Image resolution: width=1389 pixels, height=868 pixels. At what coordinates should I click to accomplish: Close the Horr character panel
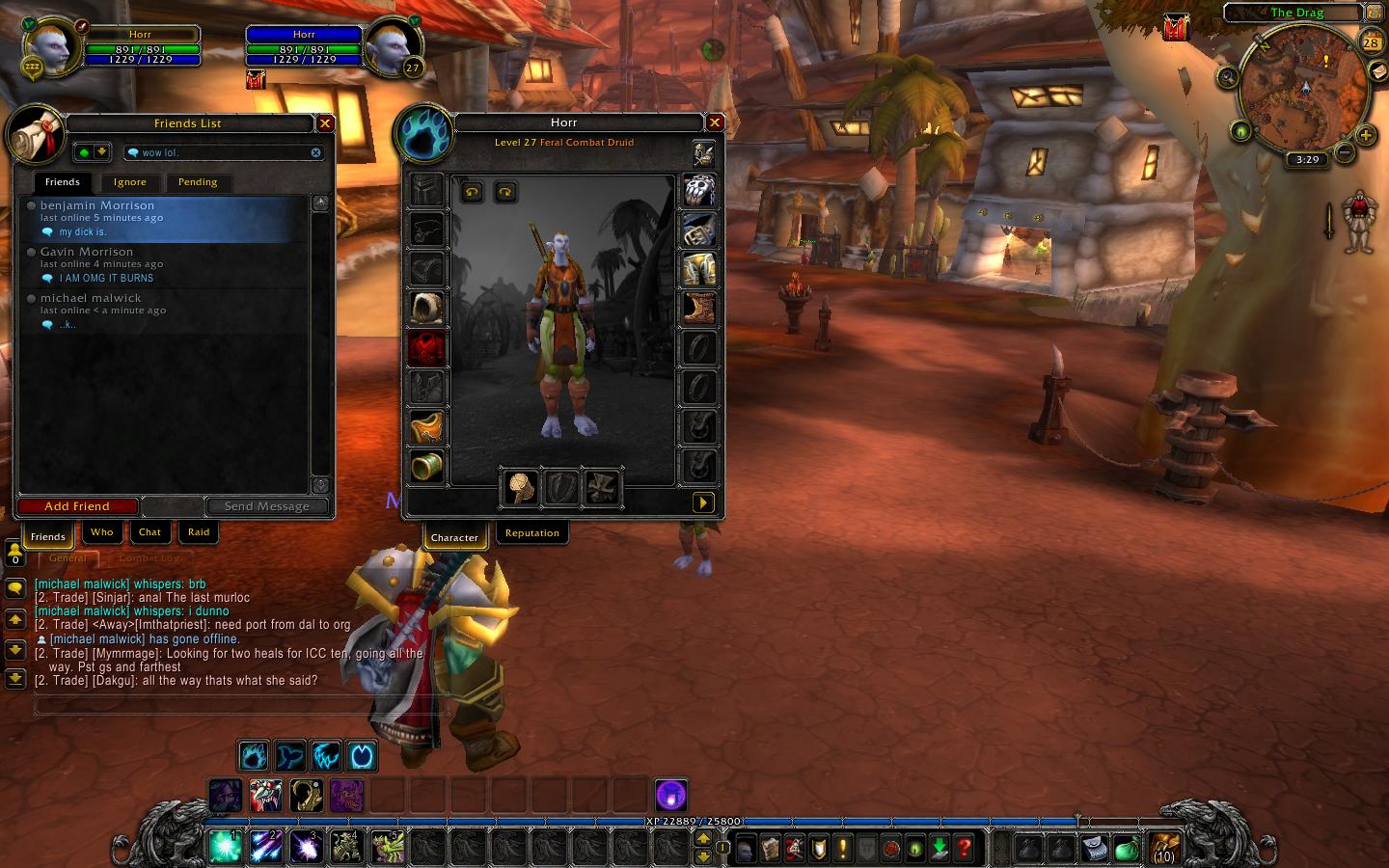click(715, 122)
